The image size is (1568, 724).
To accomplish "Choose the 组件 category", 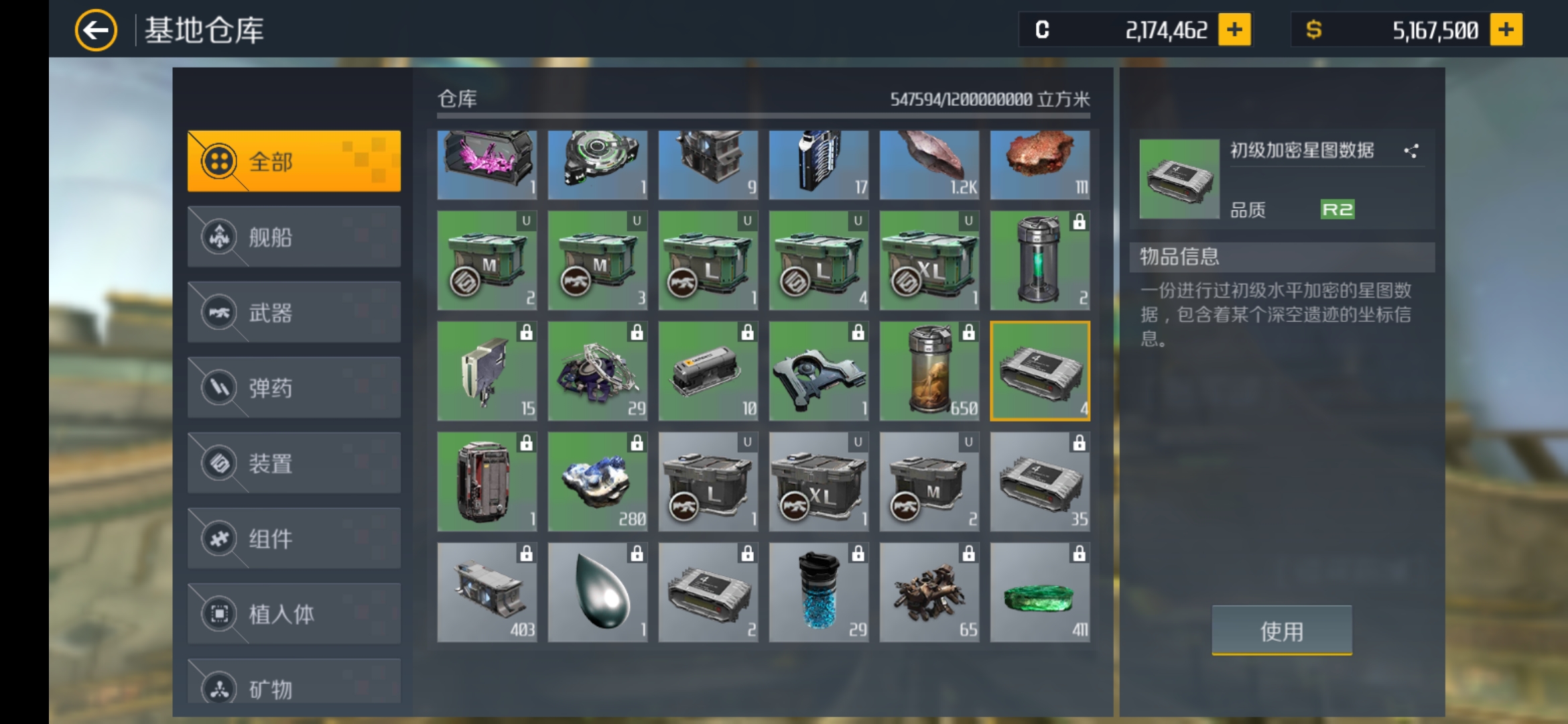I will pos(294,538).
